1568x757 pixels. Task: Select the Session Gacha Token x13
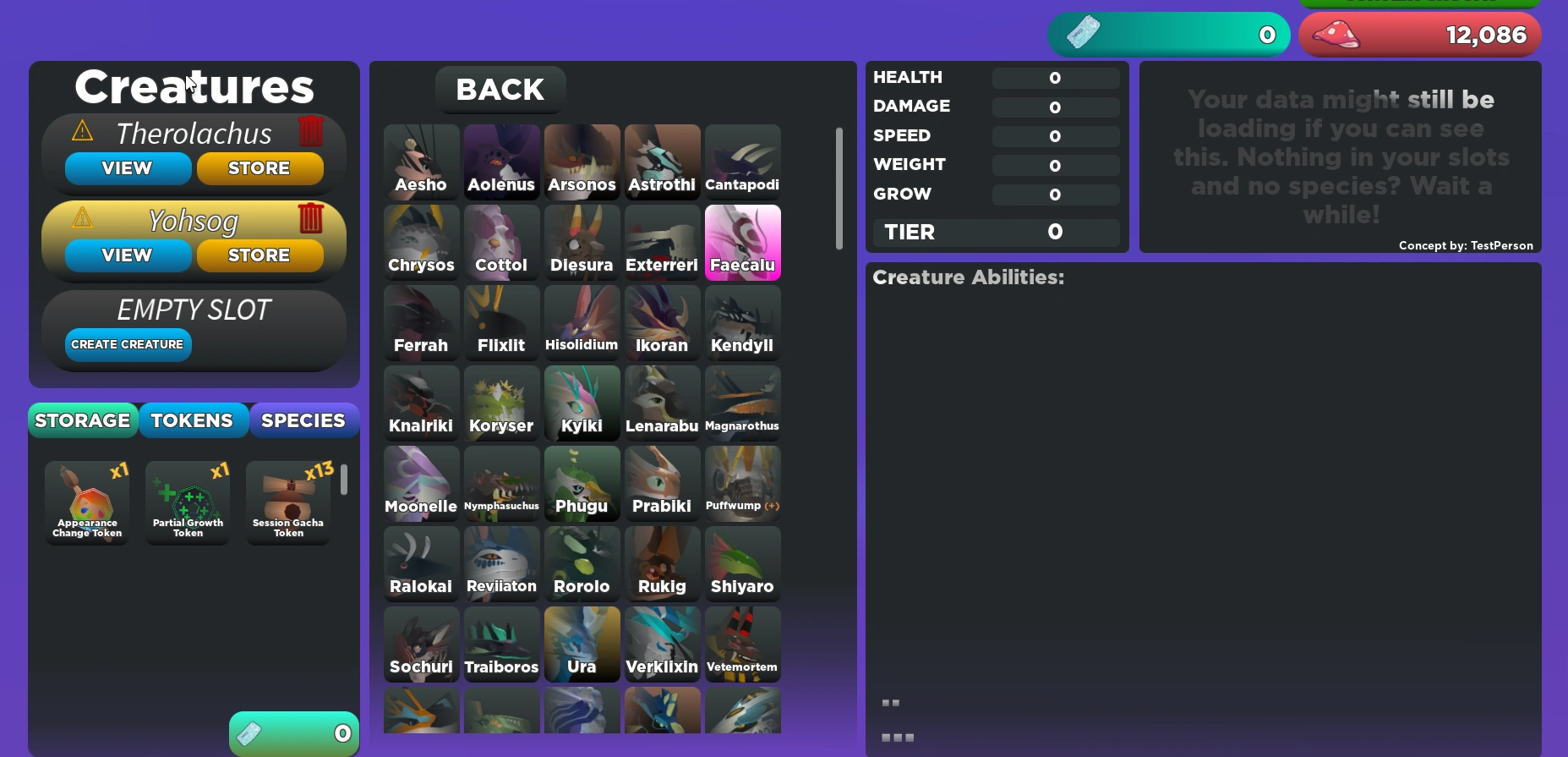tap(287, 502)
